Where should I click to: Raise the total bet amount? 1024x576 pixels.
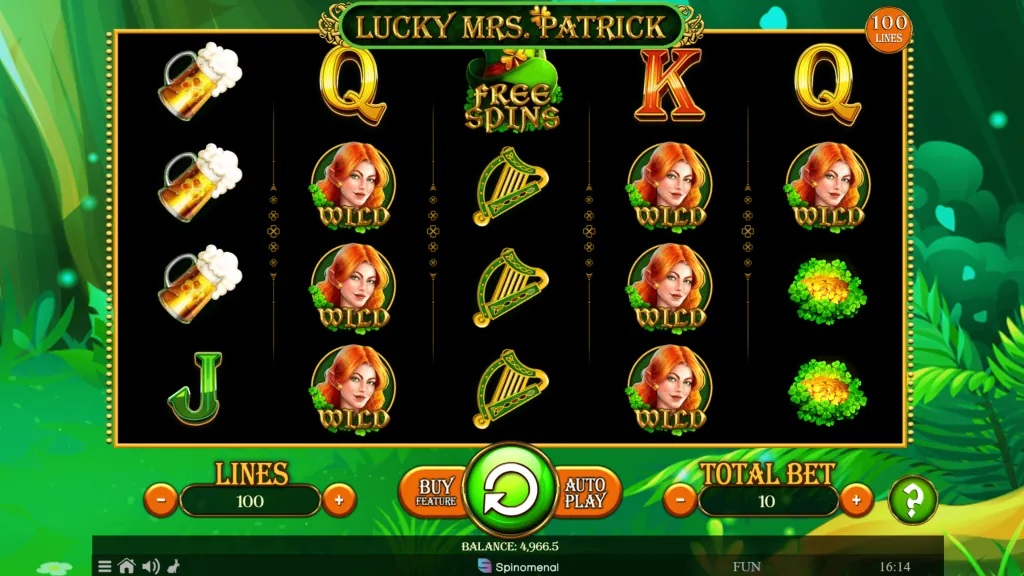(856, 499)
